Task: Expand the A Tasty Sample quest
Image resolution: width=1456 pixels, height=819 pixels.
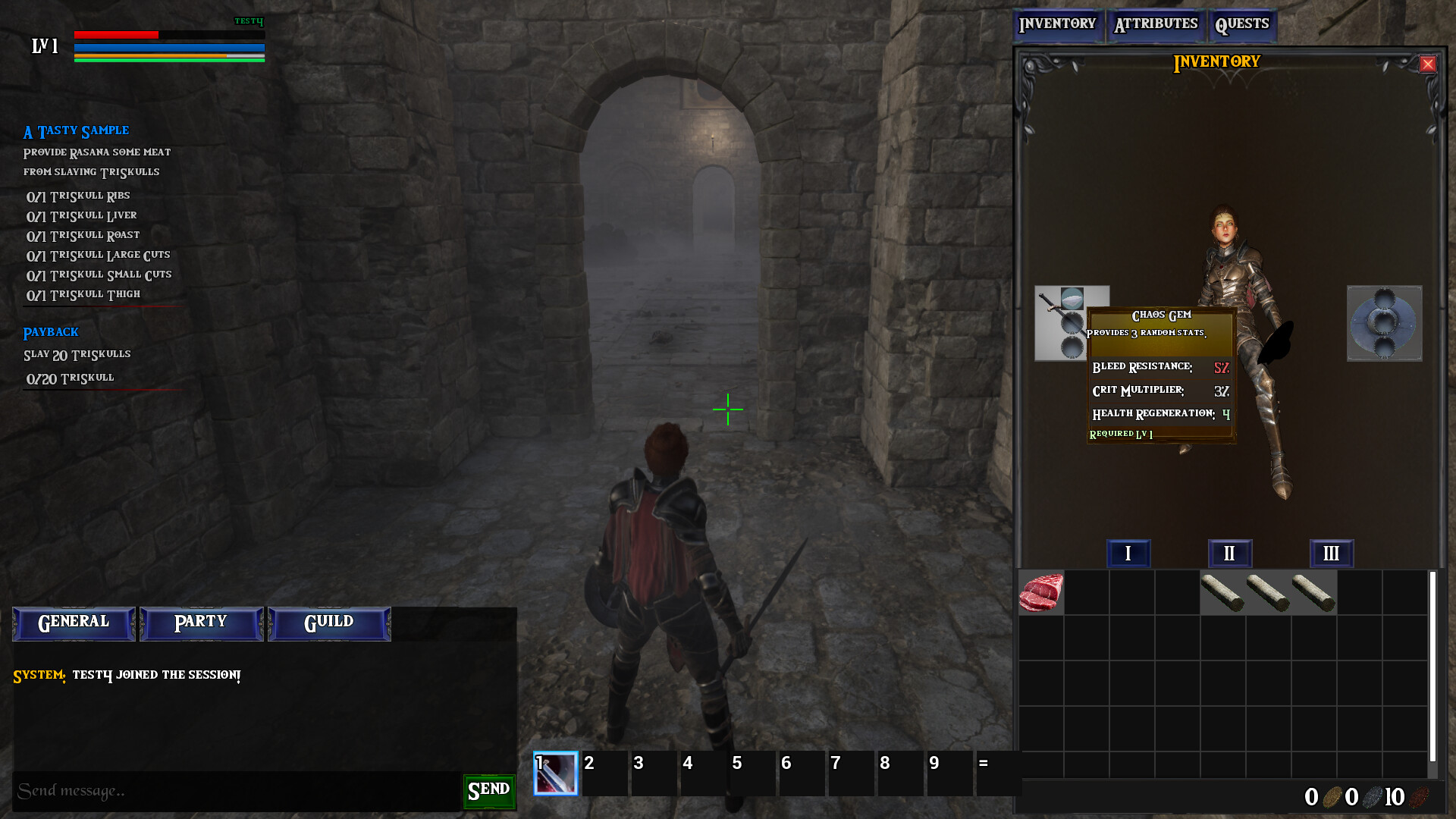Action: click(x=75, y=130)
